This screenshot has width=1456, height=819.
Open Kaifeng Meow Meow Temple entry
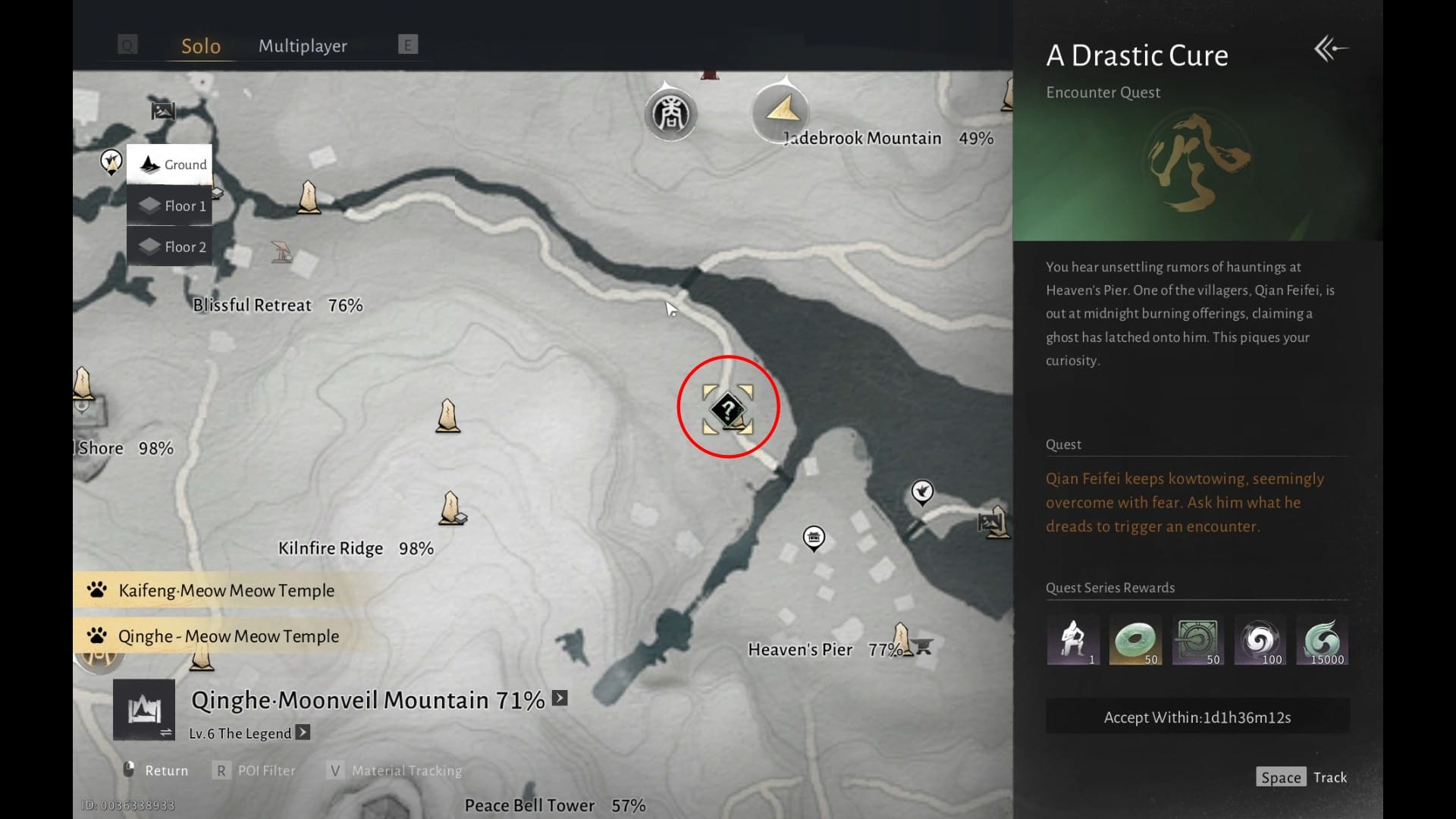click(225, 590)
